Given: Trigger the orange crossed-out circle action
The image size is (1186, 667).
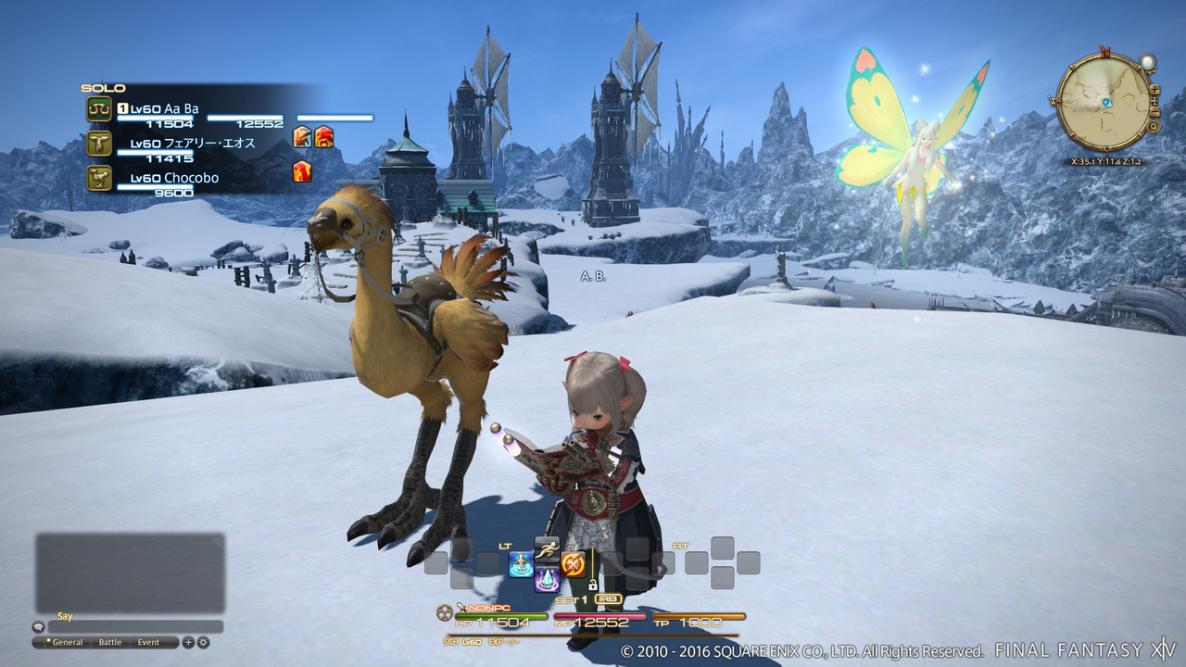Looking at the screenshot, I should pos(573,565).
